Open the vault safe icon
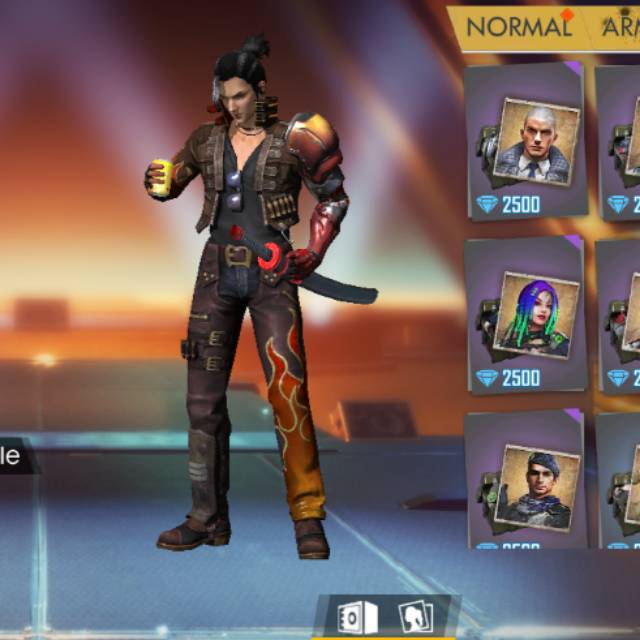This screenshot has height=640, width=640. click(x=357, y=617)
